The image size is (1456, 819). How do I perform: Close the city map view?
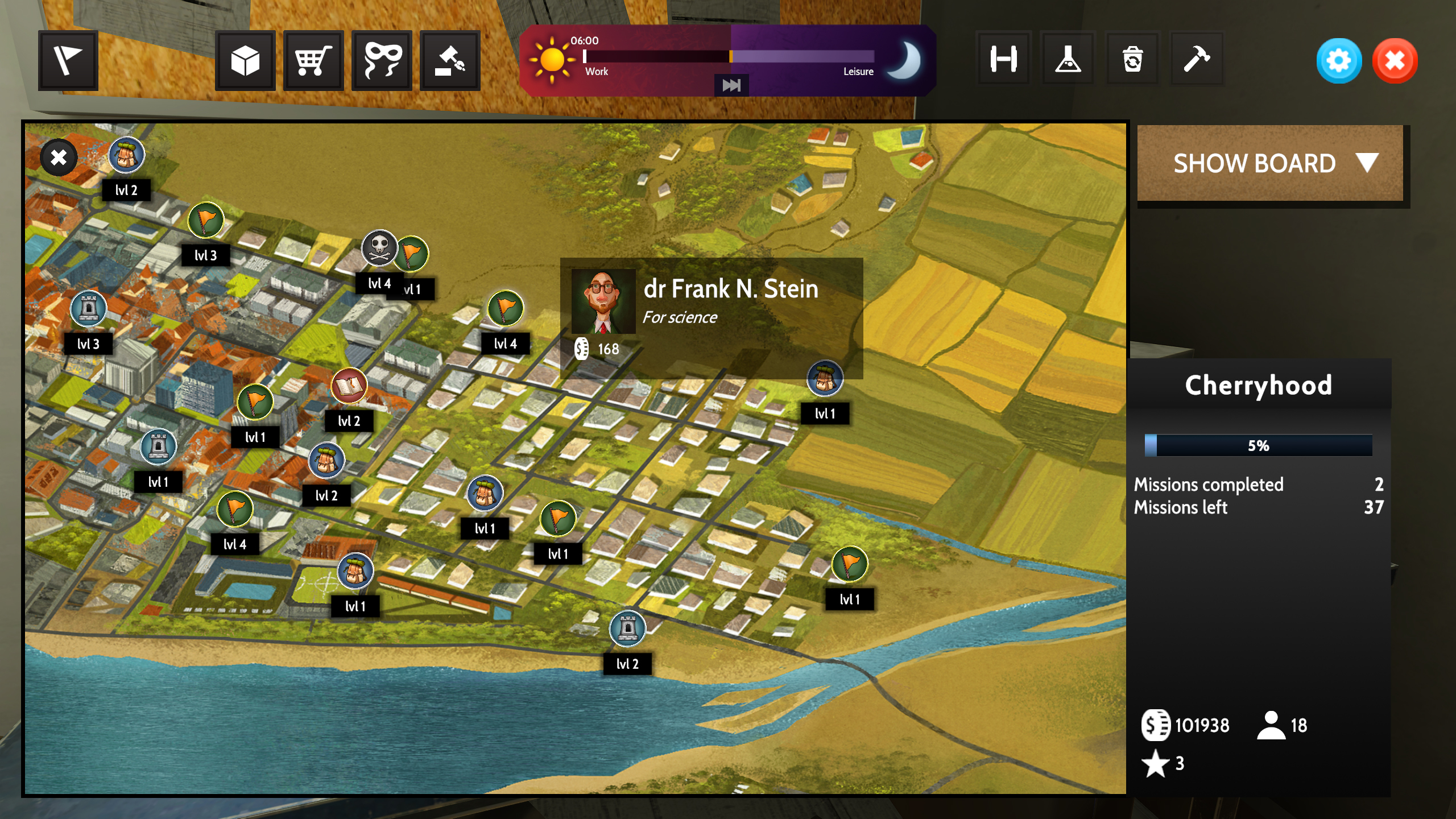59,158
